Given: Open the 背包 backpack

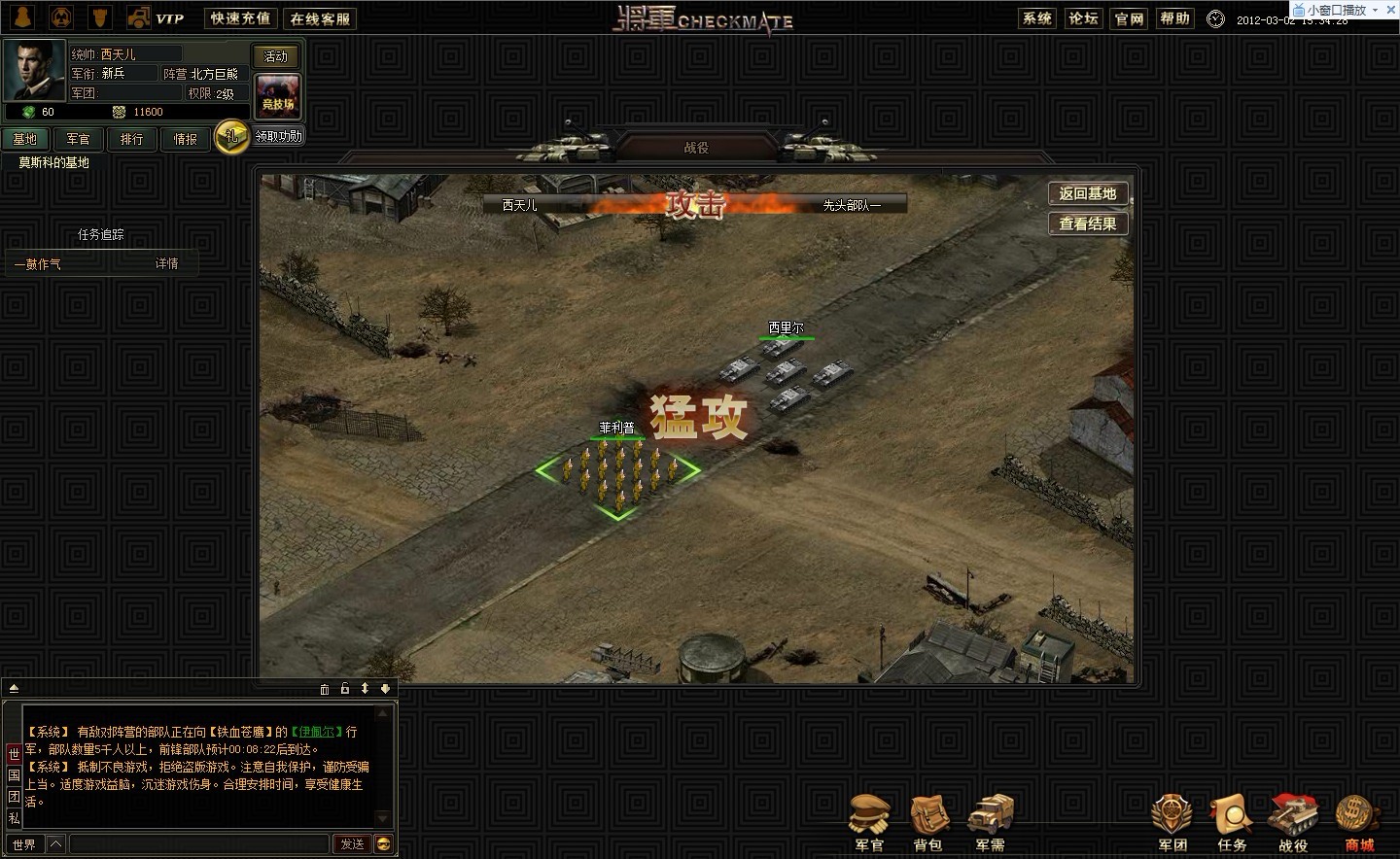Looking at the screenshot, I should pos(928,822).
